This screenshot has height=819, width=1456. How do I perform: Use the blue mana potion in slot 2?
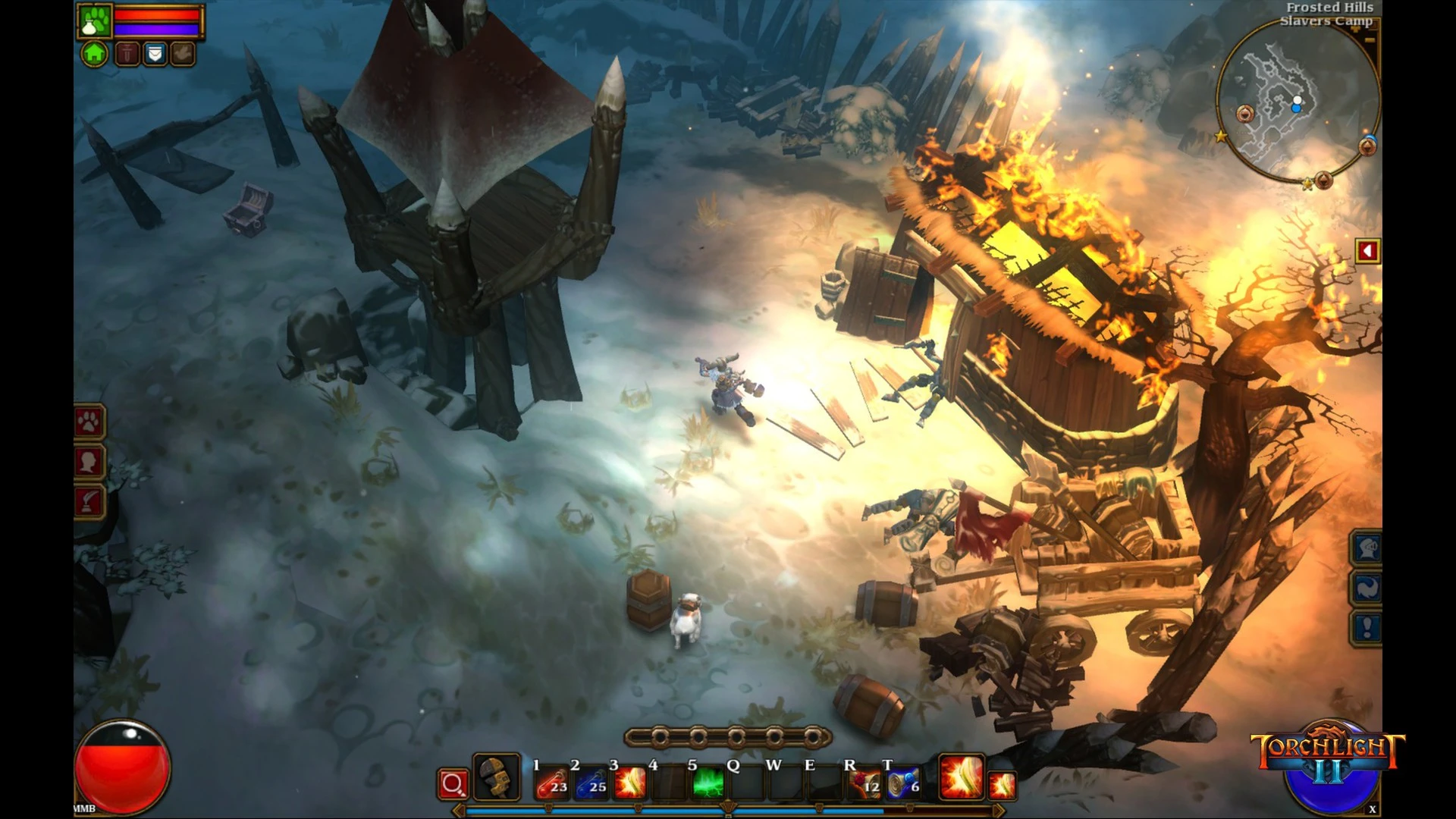[591, 783]
